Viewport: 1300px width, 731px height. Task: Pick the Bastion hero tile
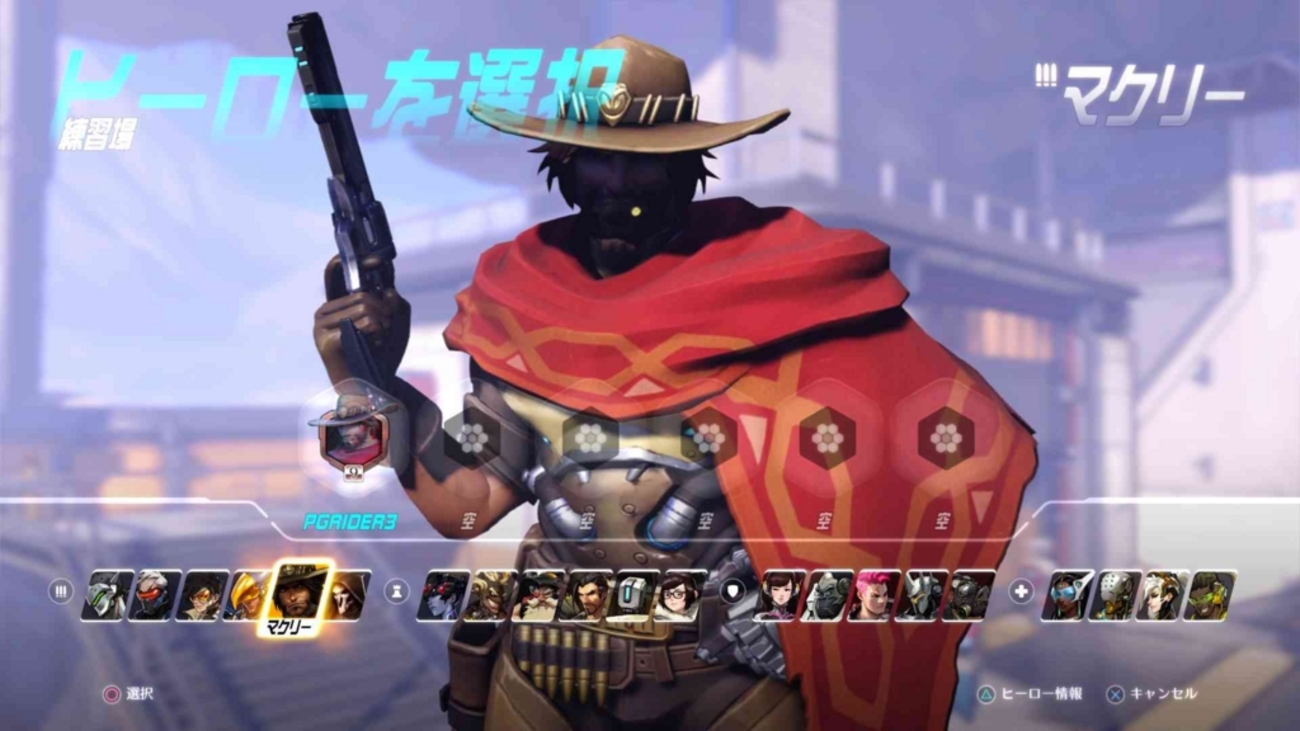[632, 594]
